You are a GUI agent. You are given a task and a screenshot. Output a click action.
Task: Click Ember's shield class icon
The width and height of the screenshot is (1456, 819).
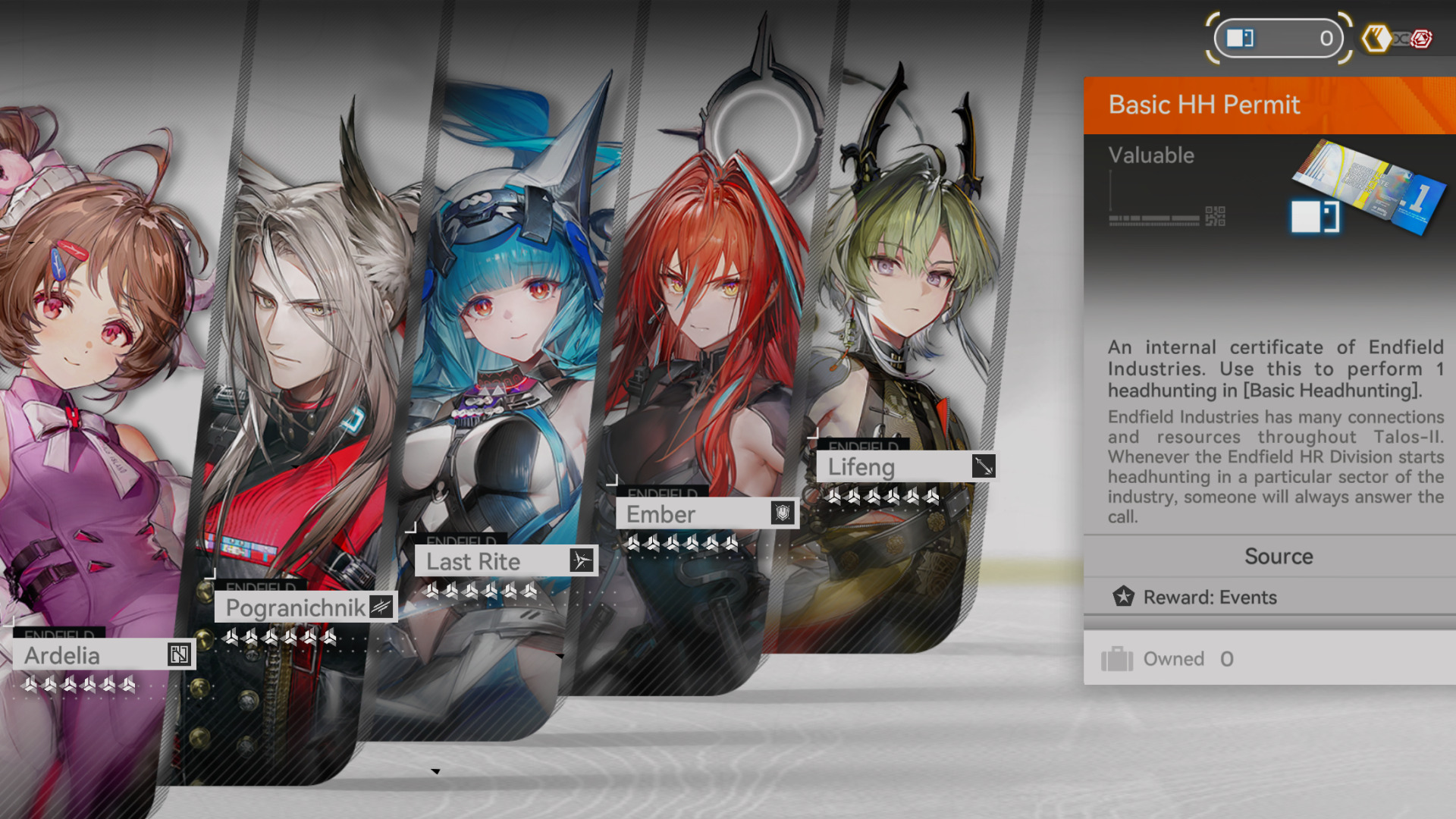tap(781, 514)
